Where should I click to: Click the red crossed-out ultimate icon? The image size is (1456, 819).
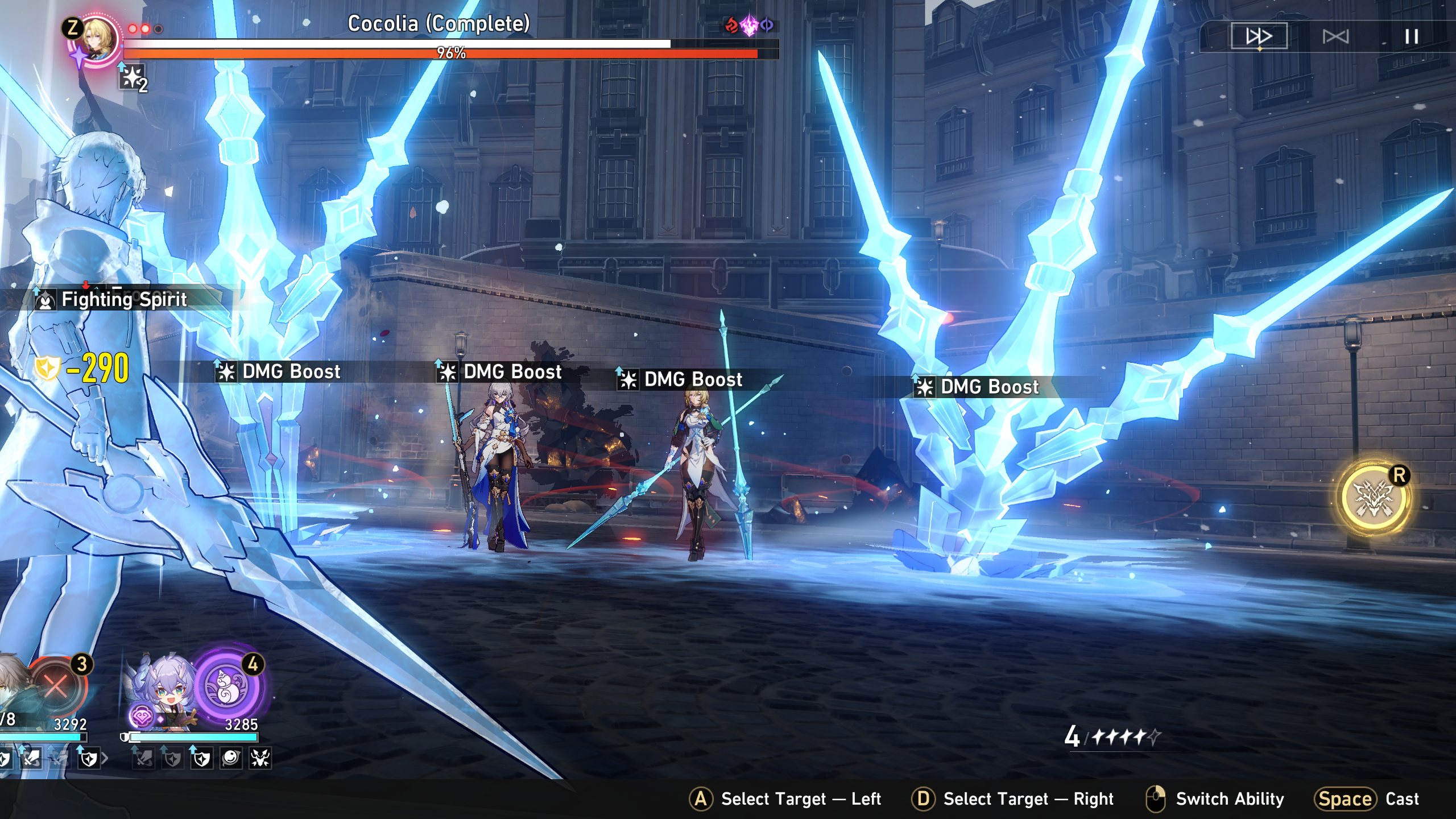pos(56,686)
